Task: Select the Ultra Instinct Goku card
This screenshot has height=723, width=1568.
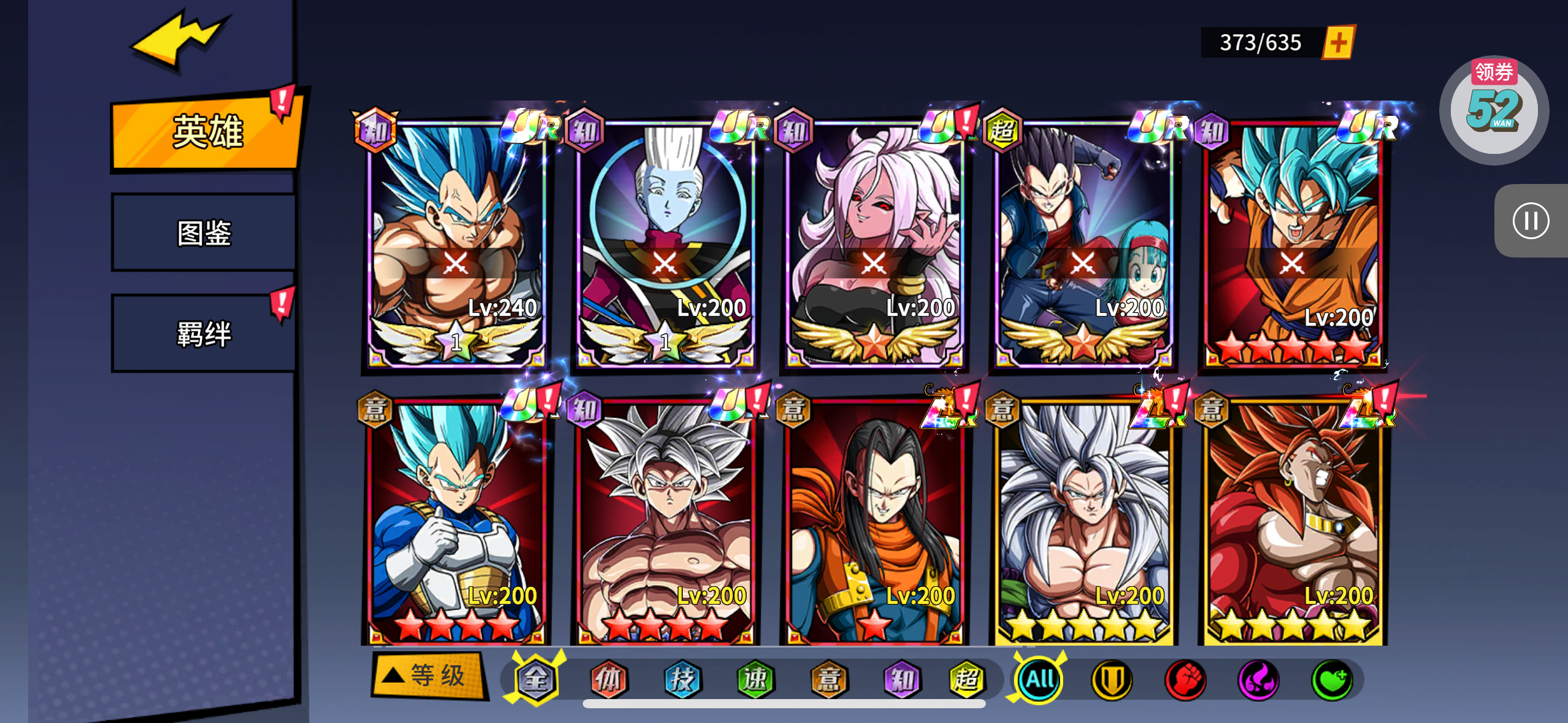Action: tap(665, 521)
